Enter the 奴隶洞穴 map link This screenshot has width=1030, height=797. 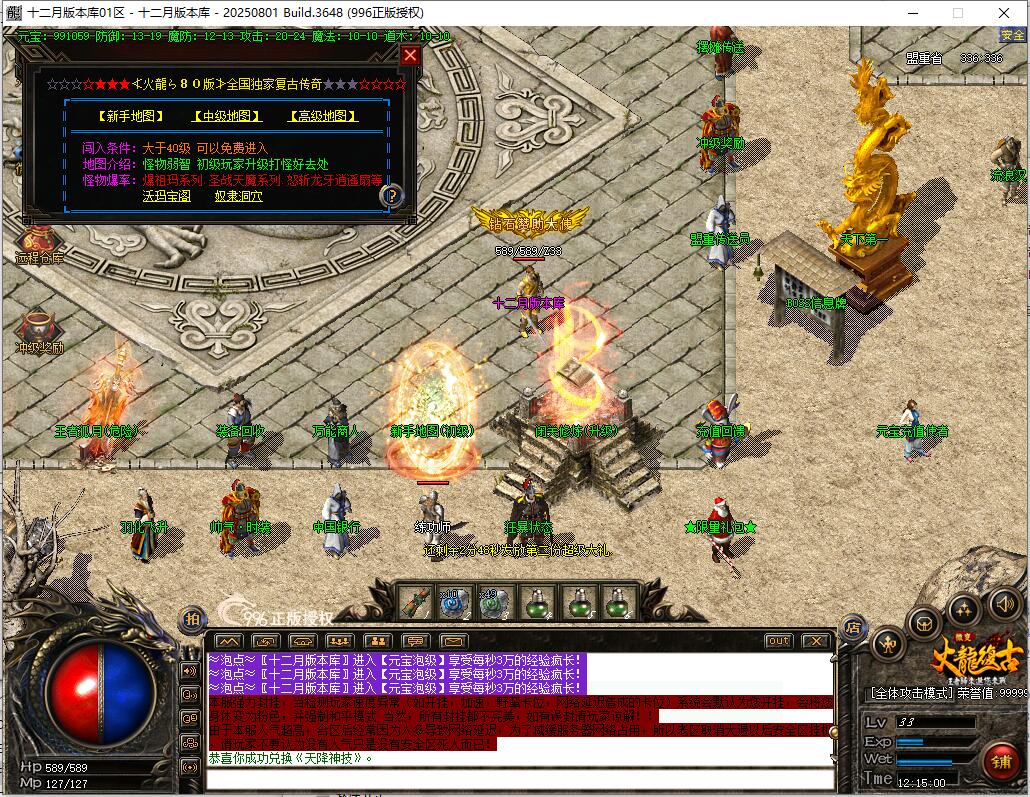point(239,196)
